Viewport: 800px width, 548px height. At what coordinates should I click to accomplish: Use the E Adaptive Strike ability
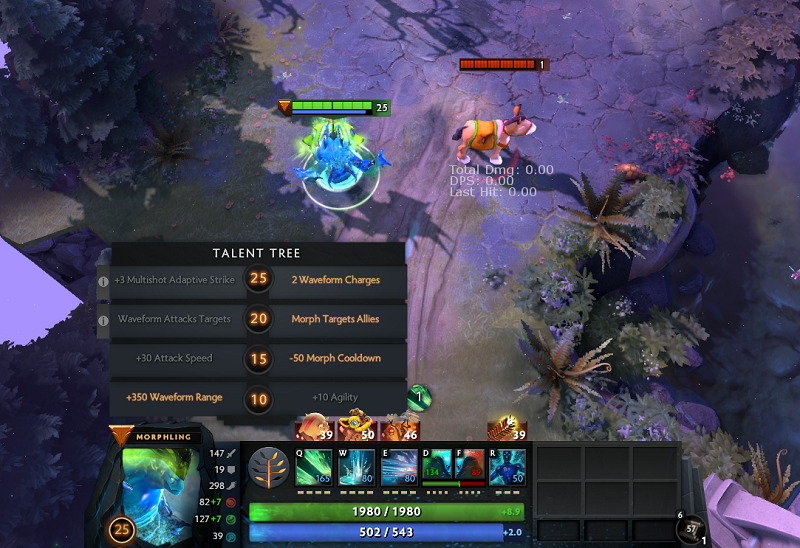(x=399, y=468)
